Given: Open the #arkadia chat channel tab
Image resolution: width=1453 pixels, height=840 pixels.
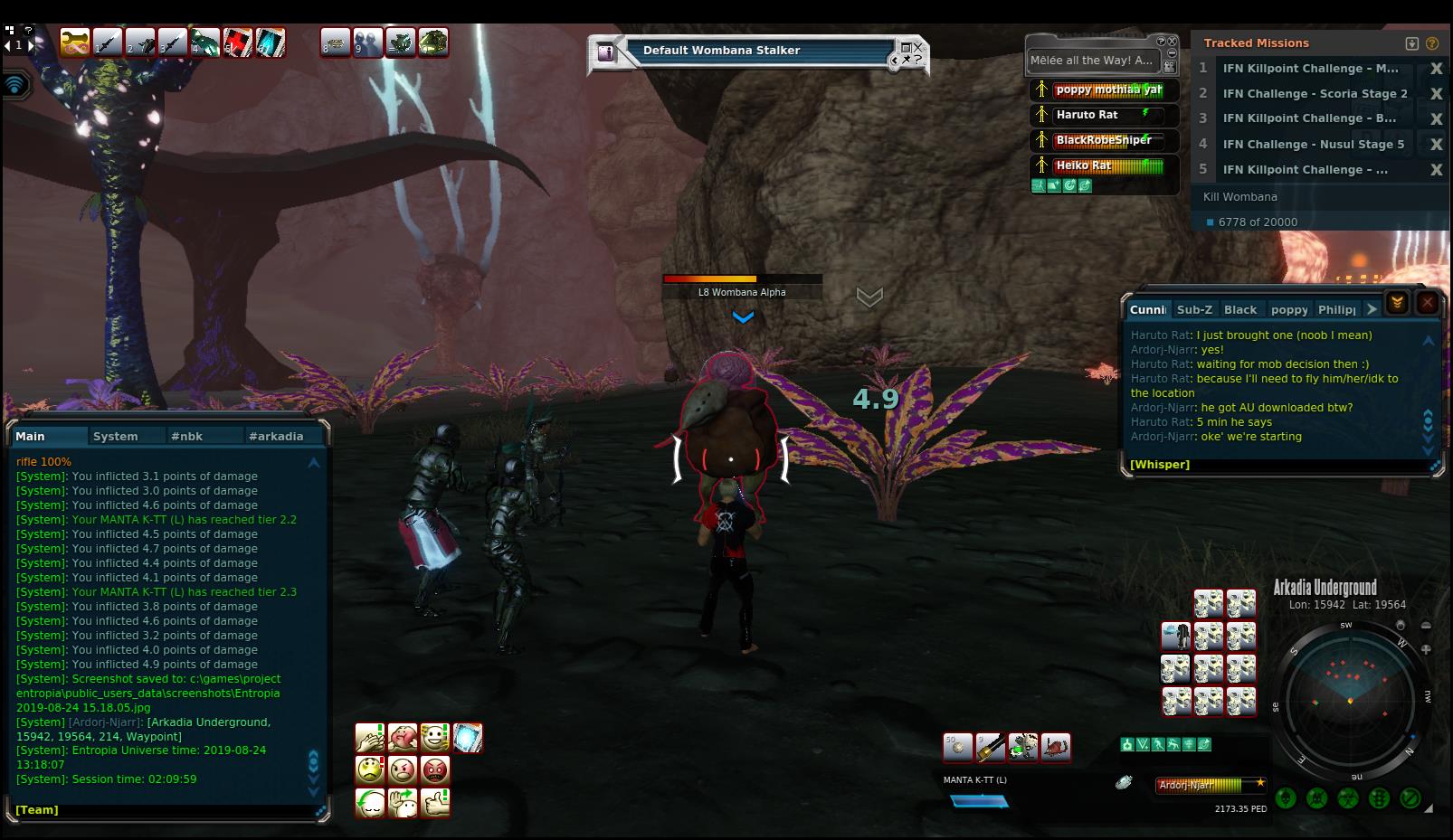Looking at the screenshot, I should point(276,436).
